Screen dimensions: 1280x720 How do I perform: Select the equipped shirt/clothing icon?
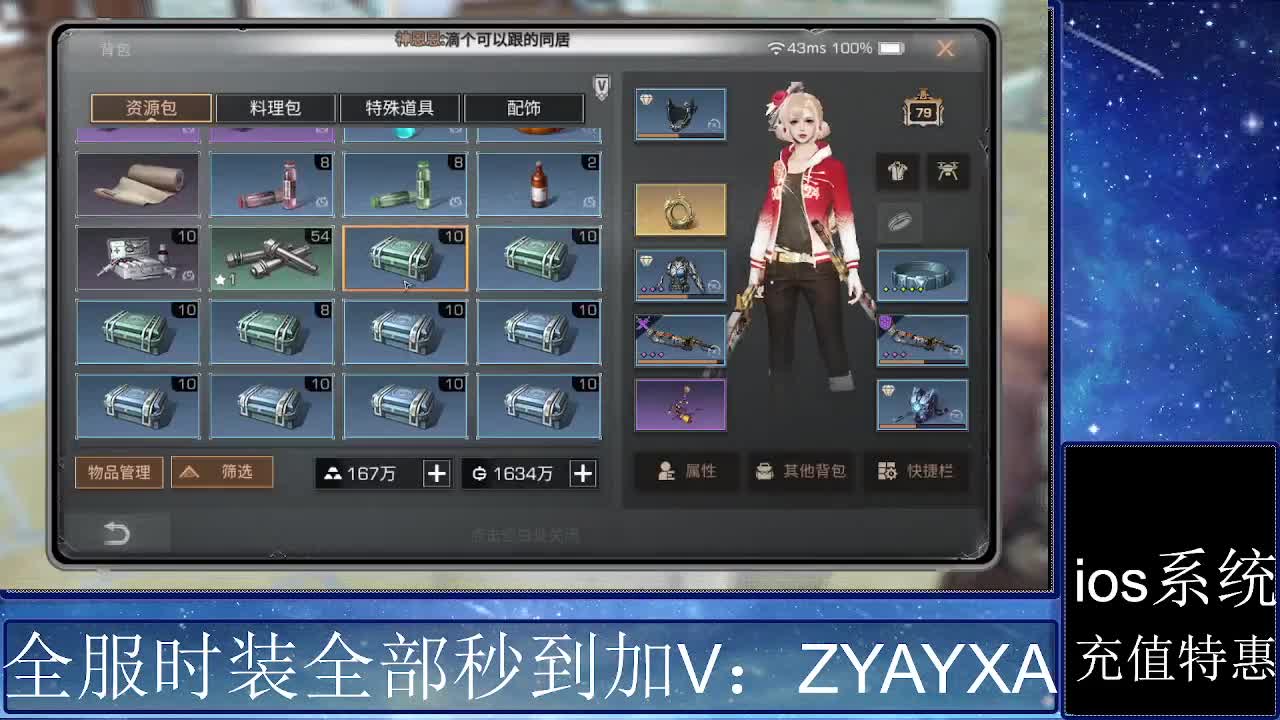click(897, 172)
